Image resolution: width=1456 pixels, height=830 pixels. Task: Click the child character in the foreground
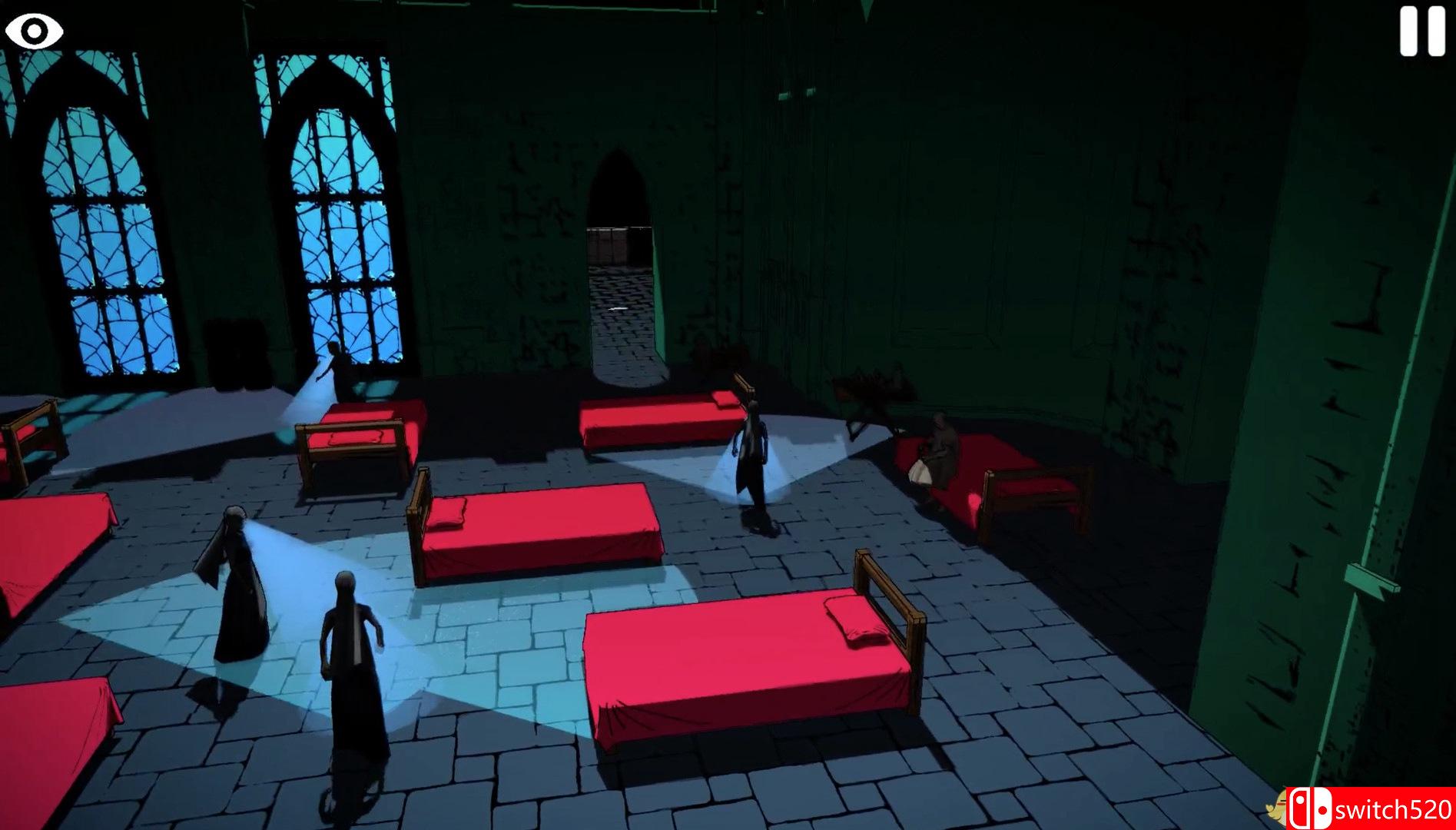350,669
